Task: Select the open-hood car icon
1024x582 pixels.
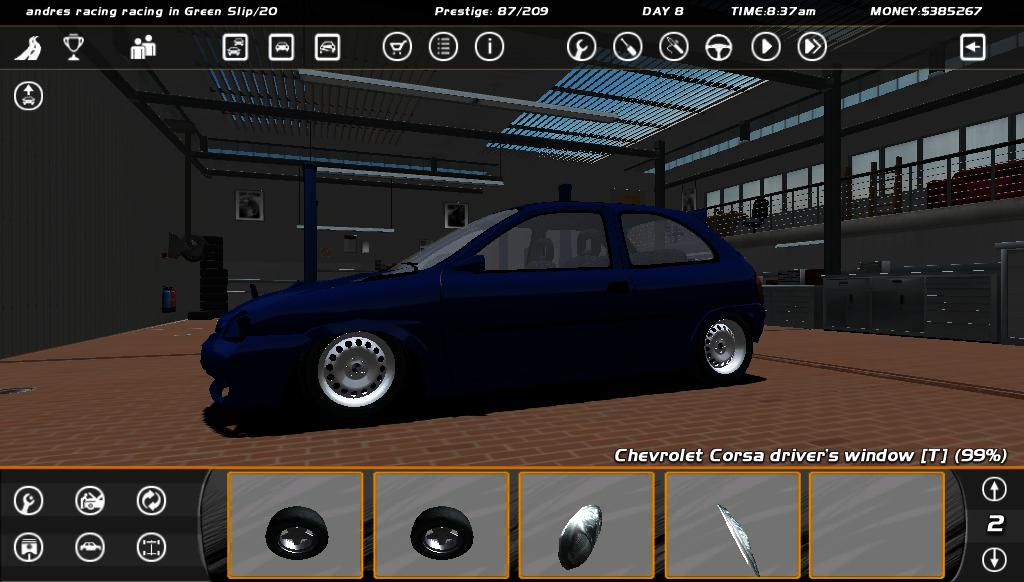Action: point(90,500)
